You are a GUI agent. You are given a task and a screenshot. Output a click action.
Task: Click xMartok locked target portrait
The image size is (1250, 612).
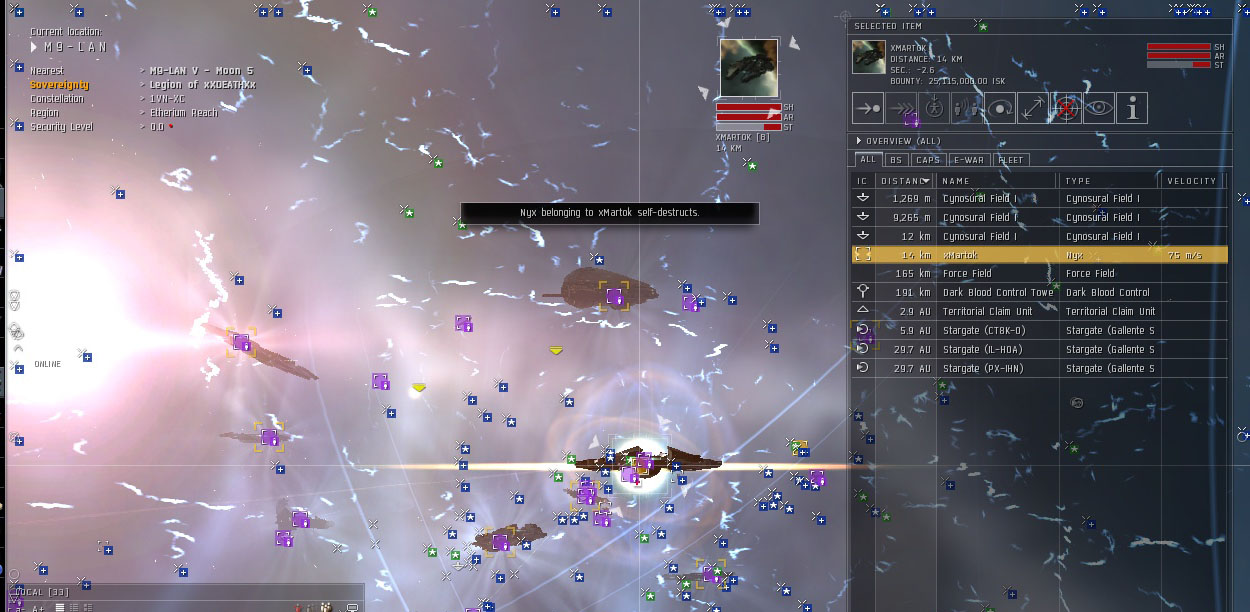tap(748, 68)
